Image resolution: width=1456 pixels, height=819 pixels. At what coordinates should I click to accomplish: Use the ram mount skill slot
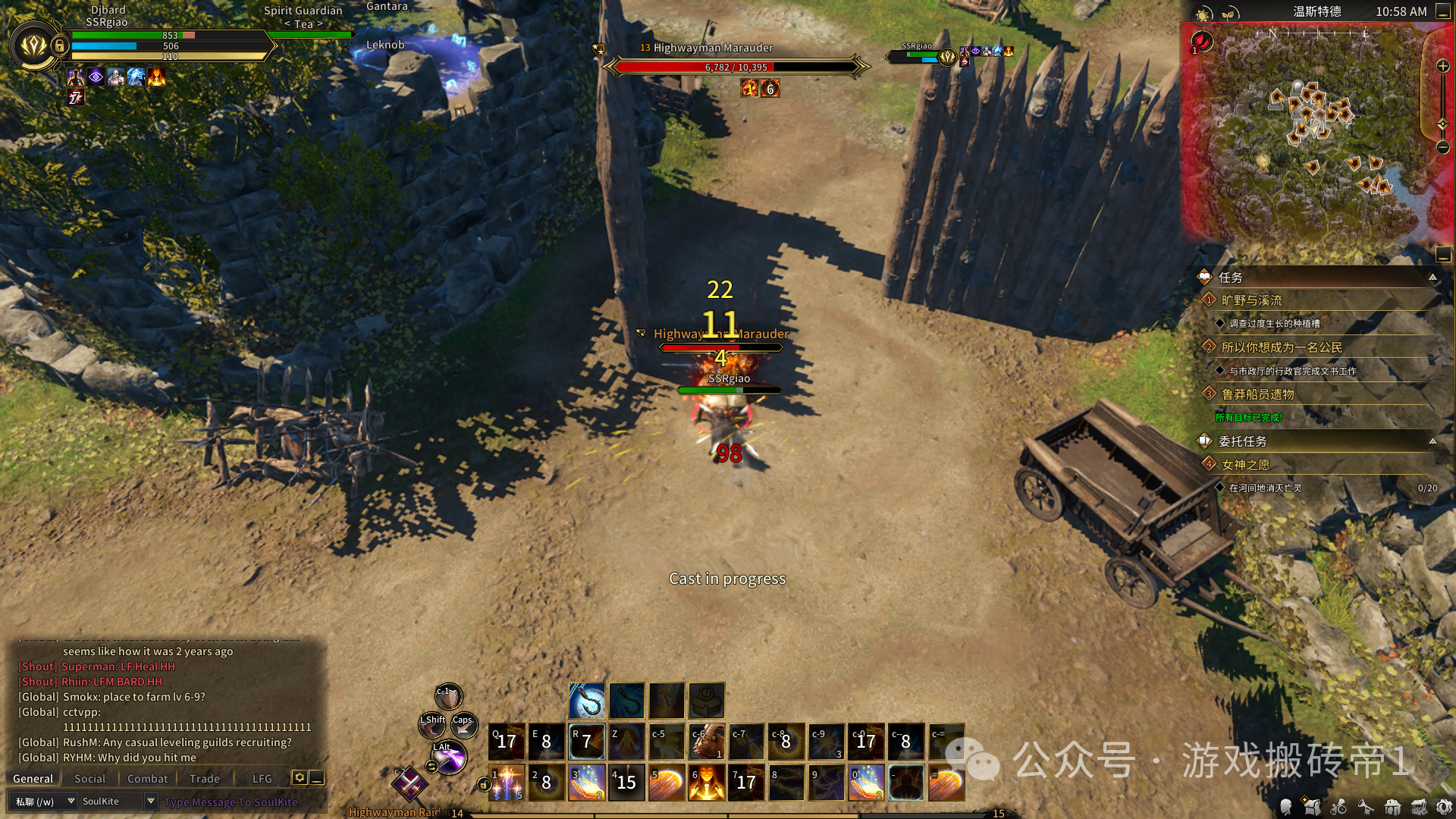pyautogui.click(x=707, y=742)
